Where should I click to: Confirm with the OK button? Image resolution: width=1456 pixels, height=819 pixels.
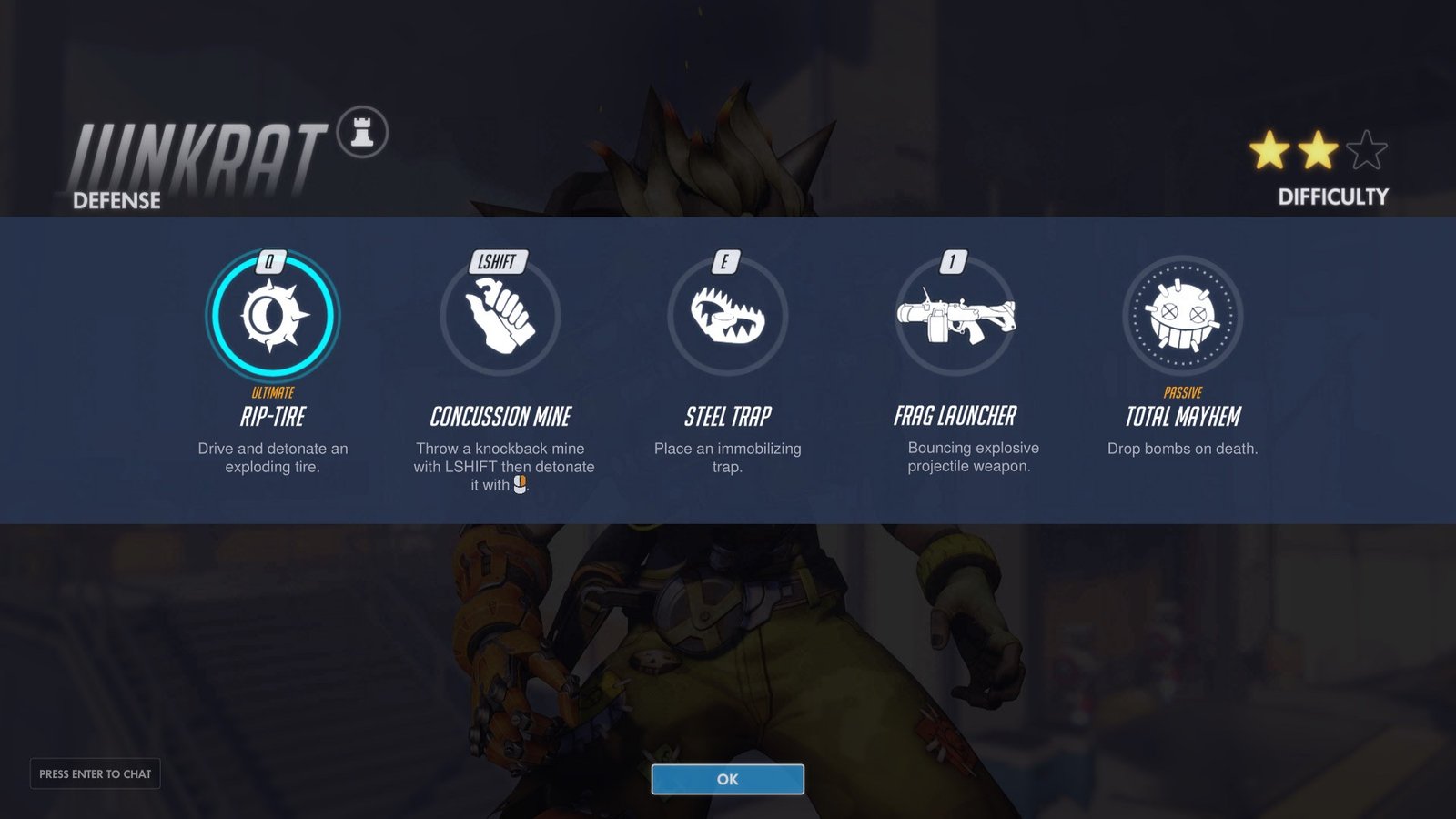pos(727,779)
